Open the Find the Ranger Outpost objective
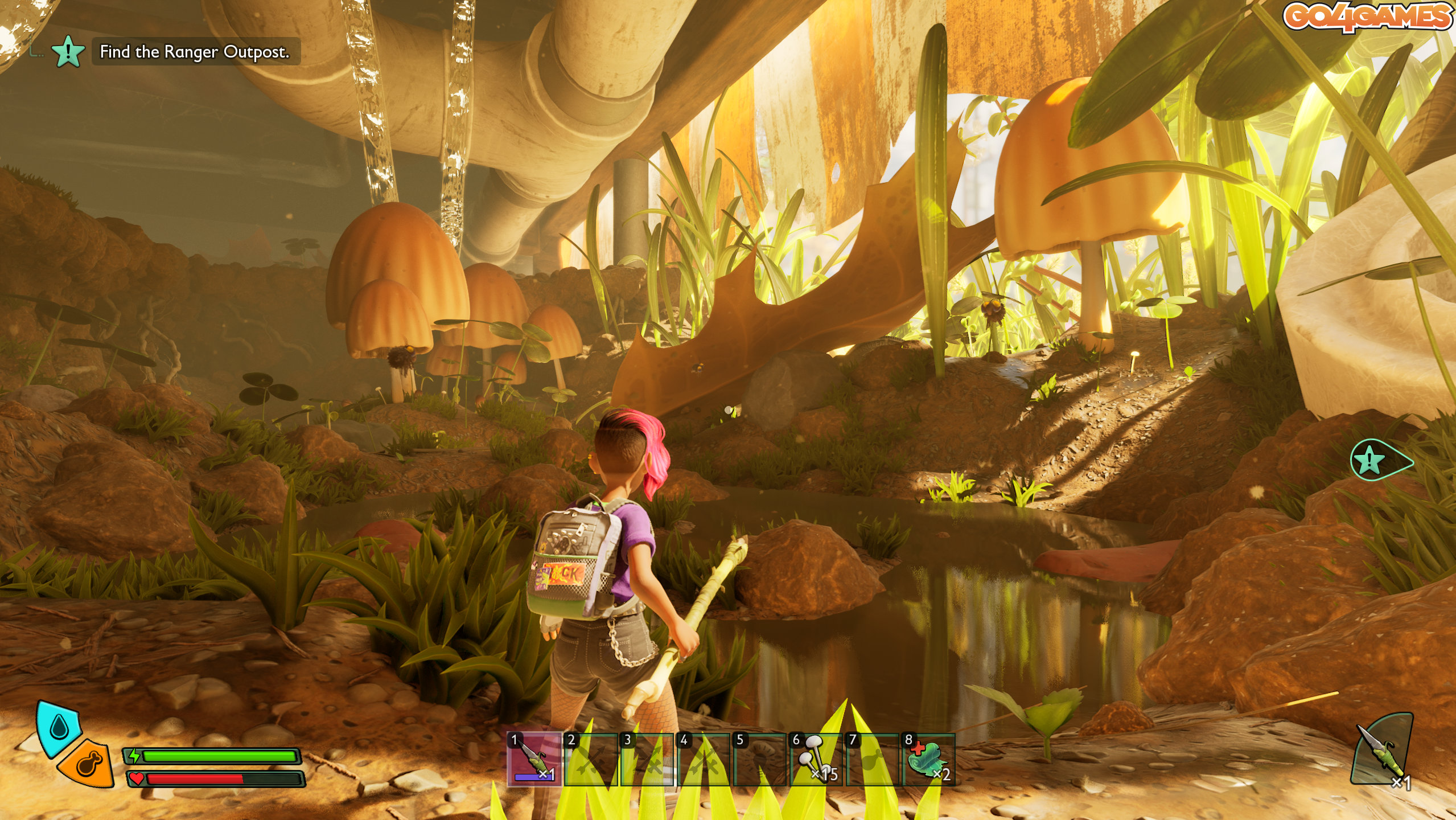1456x820 pixels. 194,52
